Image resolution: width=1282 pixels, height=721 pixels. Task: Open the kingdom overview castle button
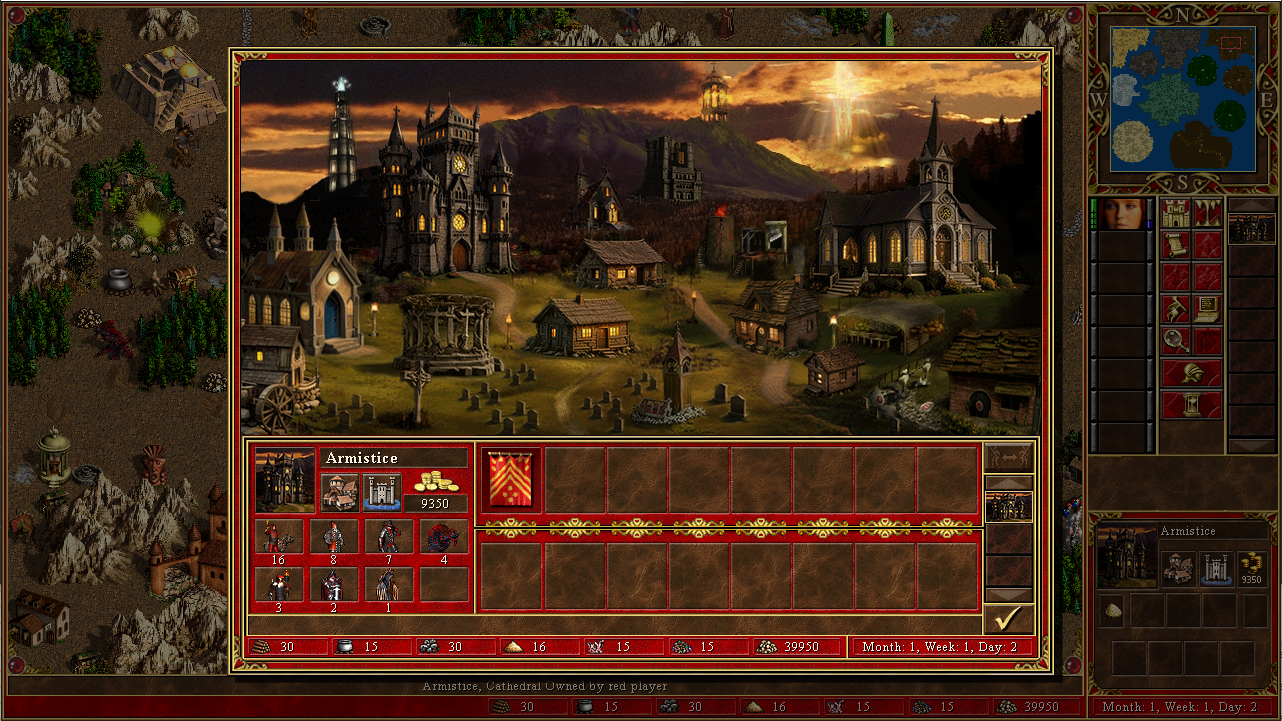(x=1175, y=214)
